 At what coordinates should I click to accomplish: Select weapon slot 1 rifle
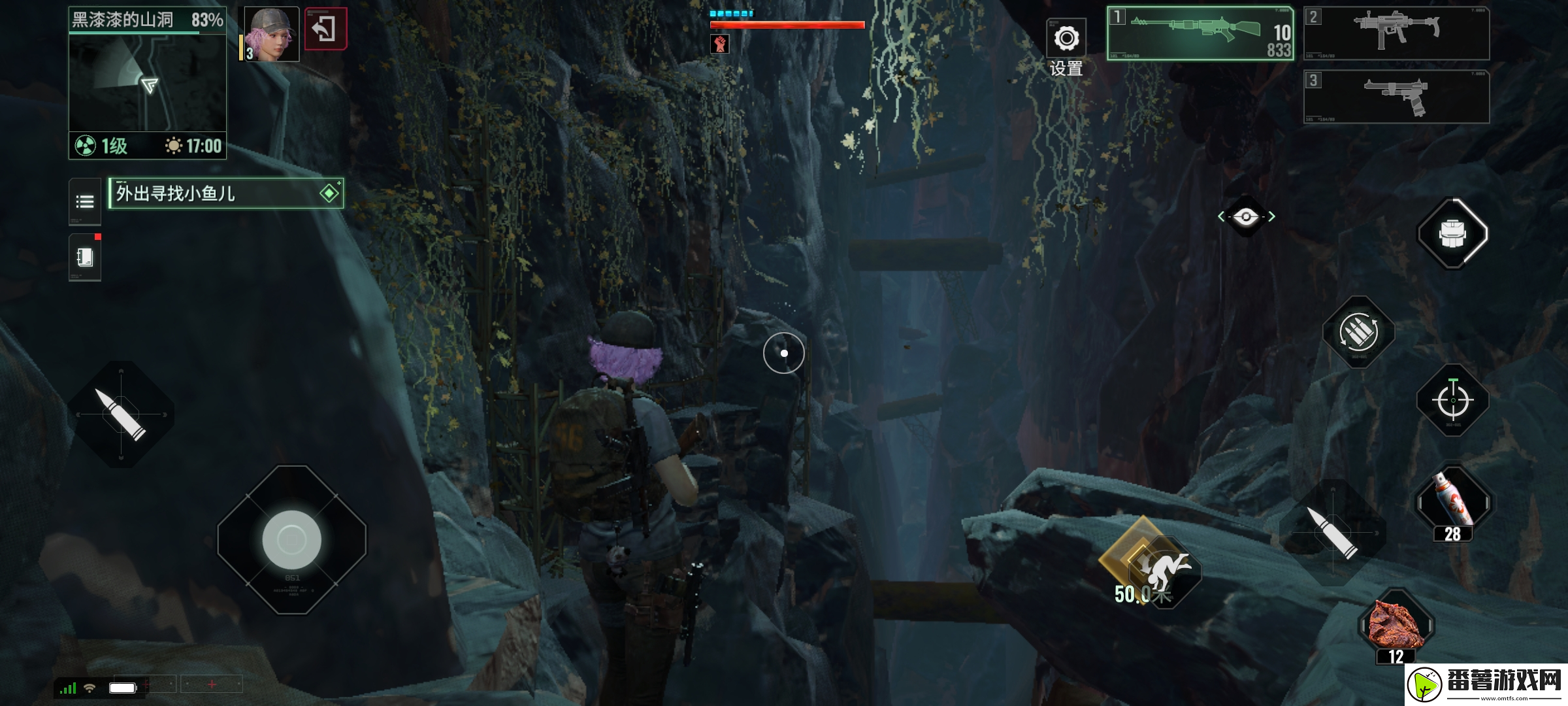click(1200, 34)
